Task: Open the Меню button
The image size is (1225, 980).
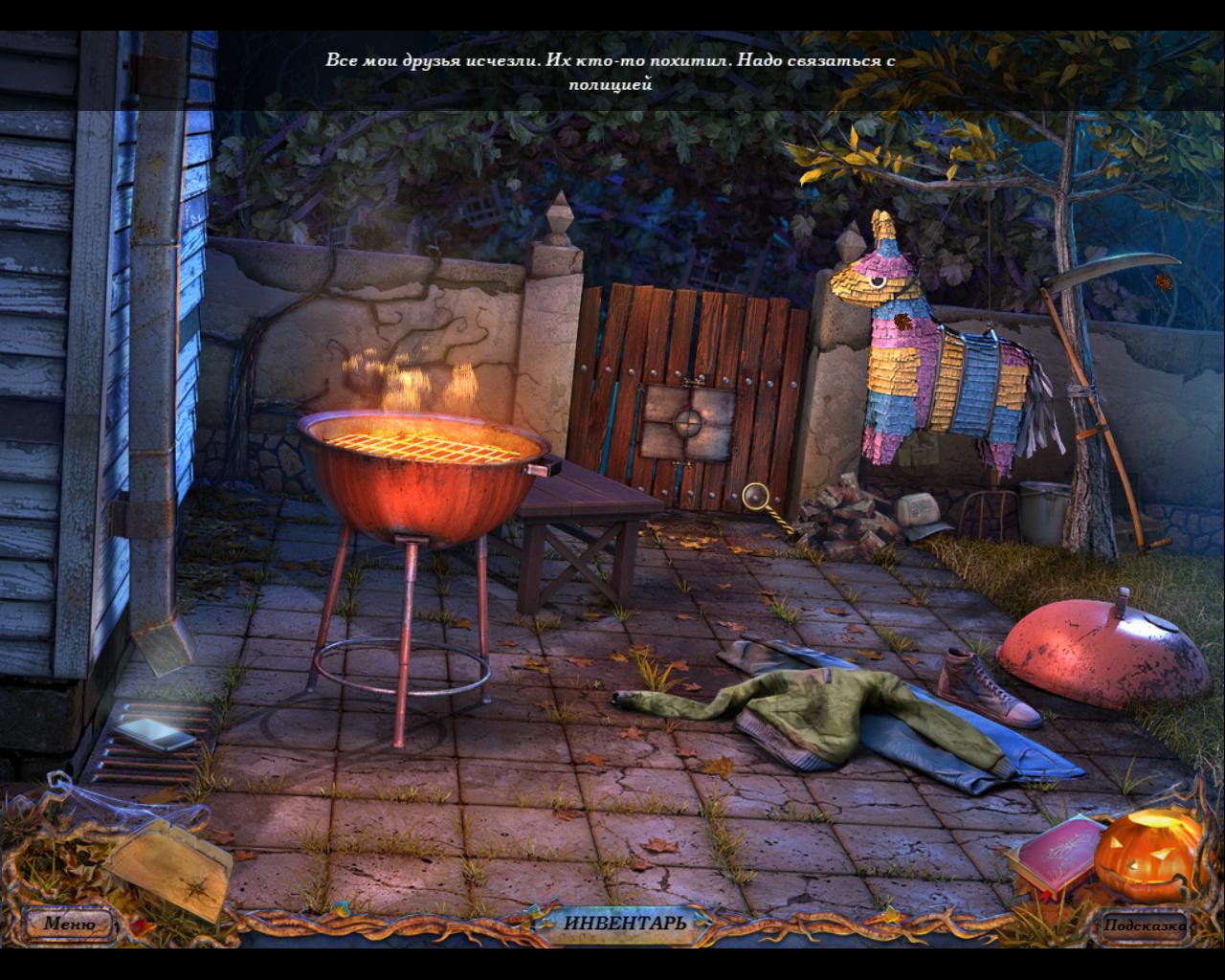Action: click(x=70, y=924)
